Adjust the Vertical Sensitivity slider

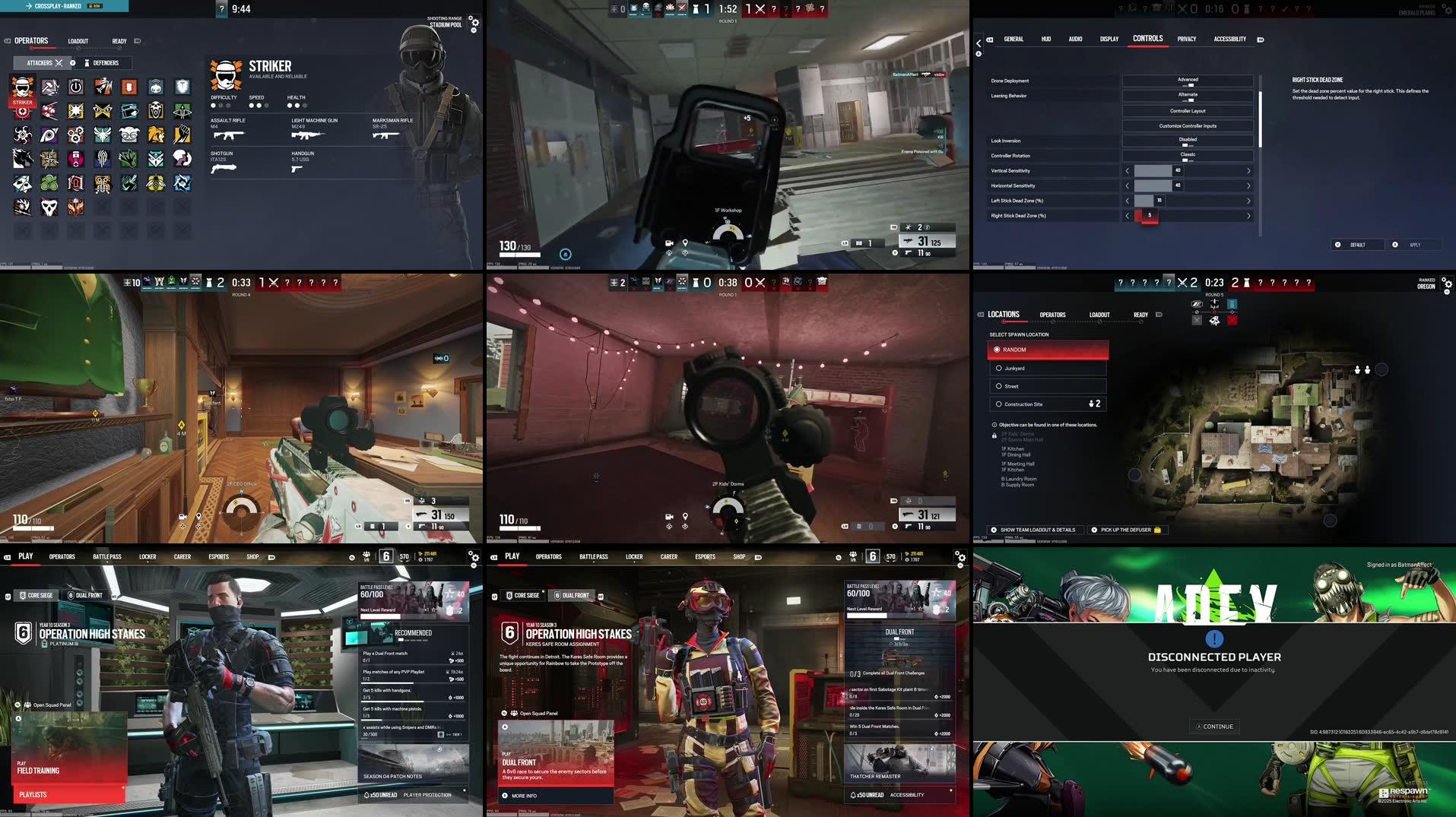1153,171
